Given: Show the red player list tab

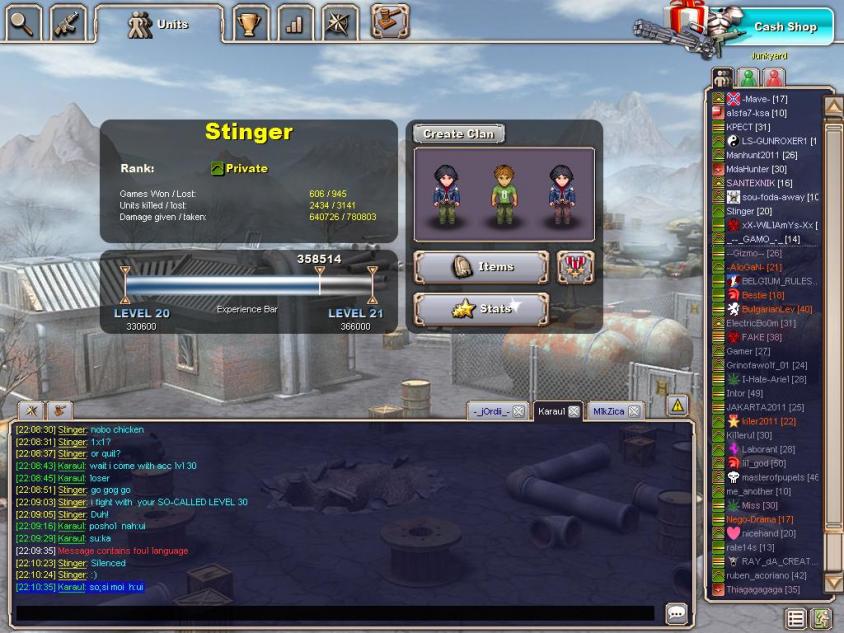Looking at the screenshot, I should (773, 77).
